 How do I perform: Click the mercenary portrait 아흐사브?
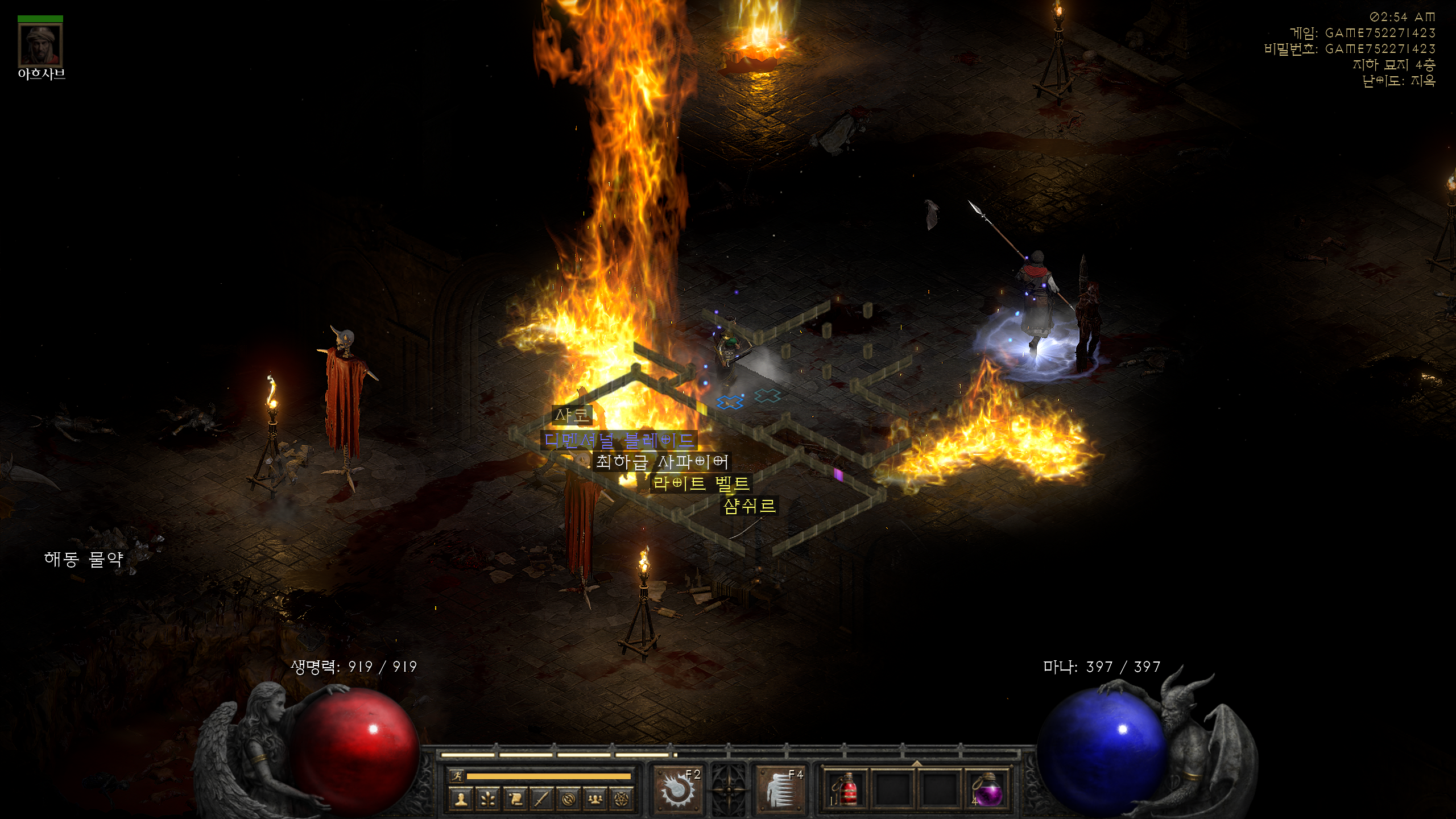coord(40,45)
